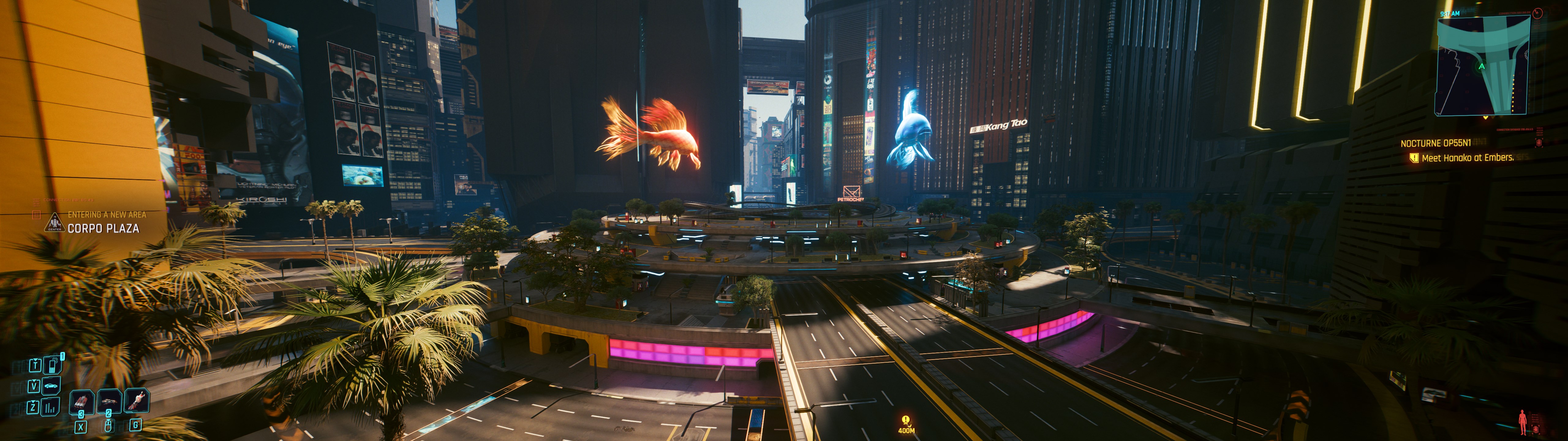Choose the middle cyberware arm gadget slot
1568x441 pixels.
point(110,401)
